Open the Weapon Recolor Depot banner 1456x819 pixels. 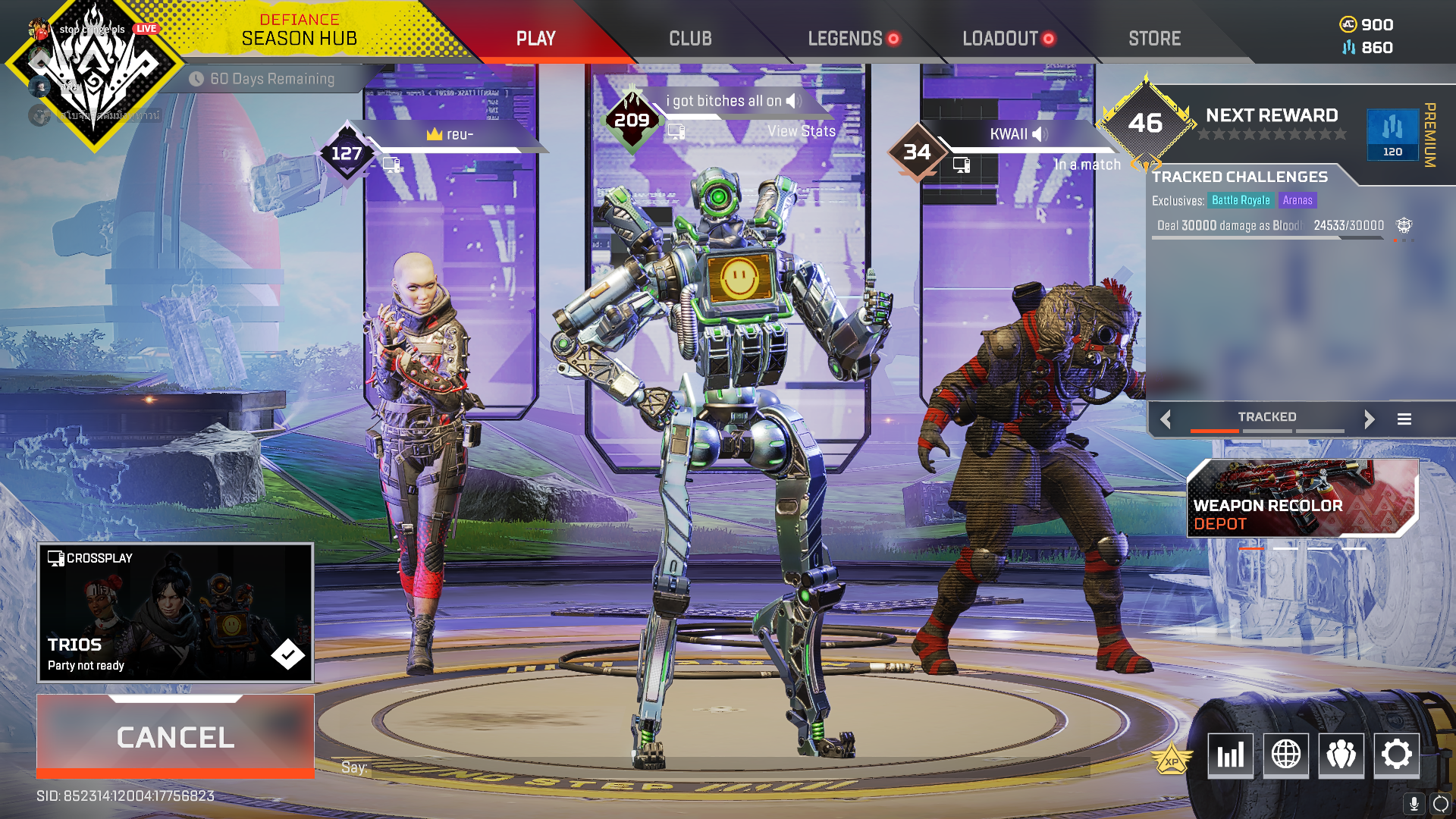pos(1302,498)
